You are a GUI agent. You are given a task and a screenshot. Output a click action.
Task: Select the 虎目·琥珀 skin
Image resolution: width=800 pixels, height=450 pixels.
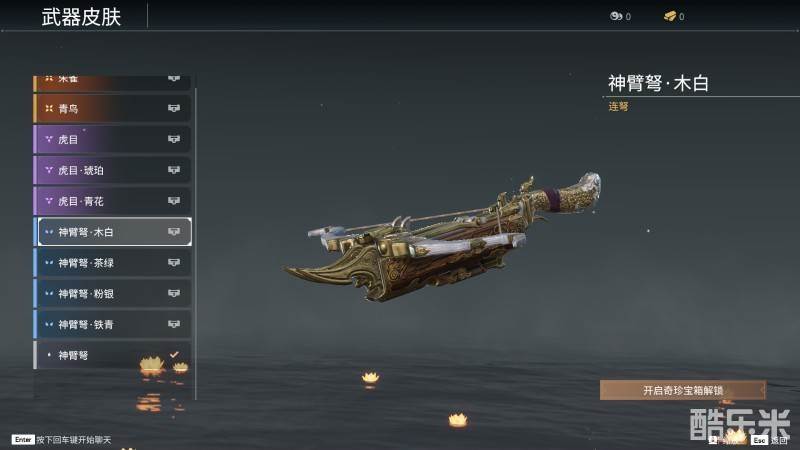112,170
